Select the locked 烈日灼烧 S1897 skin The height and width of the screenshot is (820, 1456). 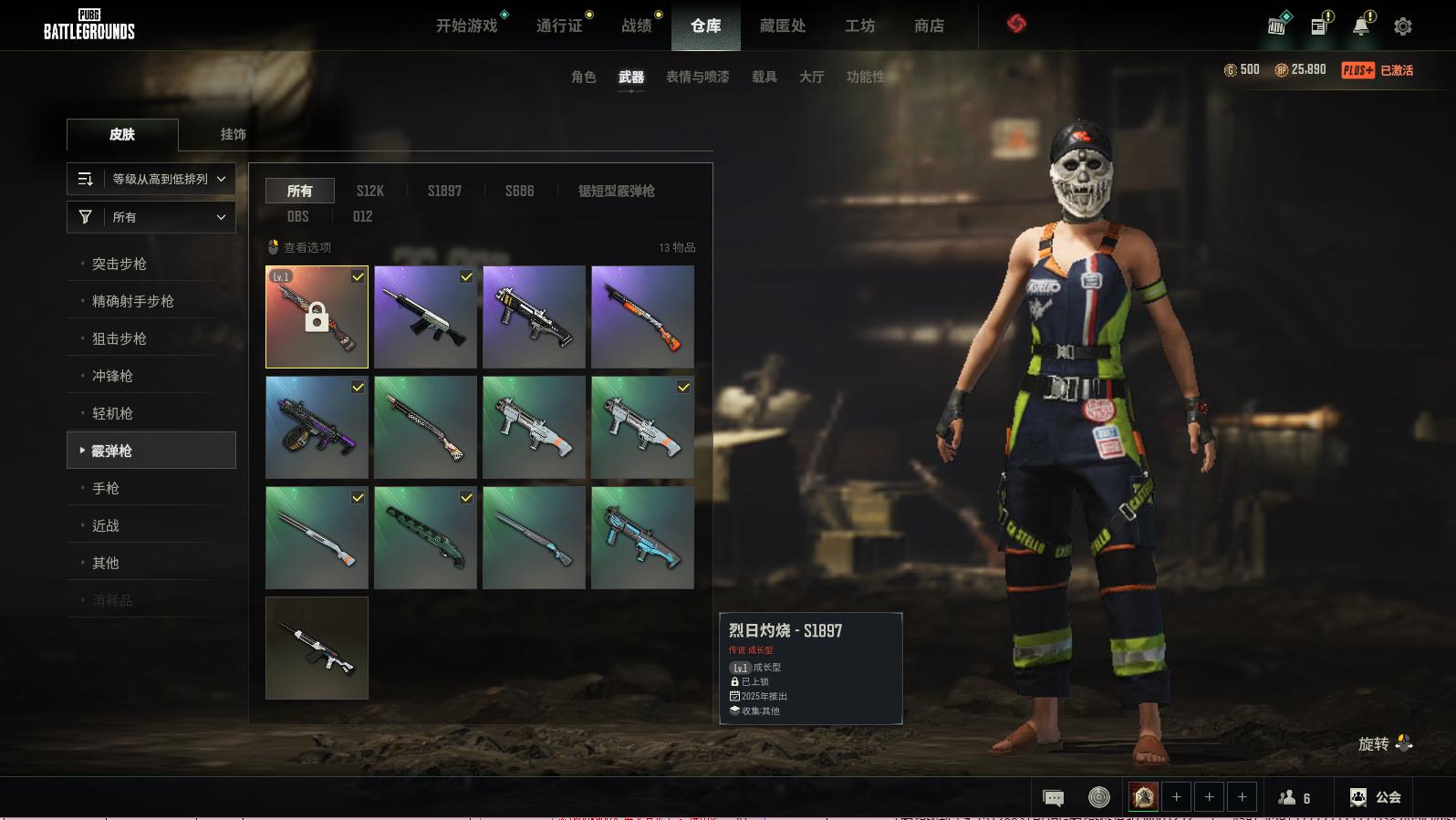[x=317, y=317]
